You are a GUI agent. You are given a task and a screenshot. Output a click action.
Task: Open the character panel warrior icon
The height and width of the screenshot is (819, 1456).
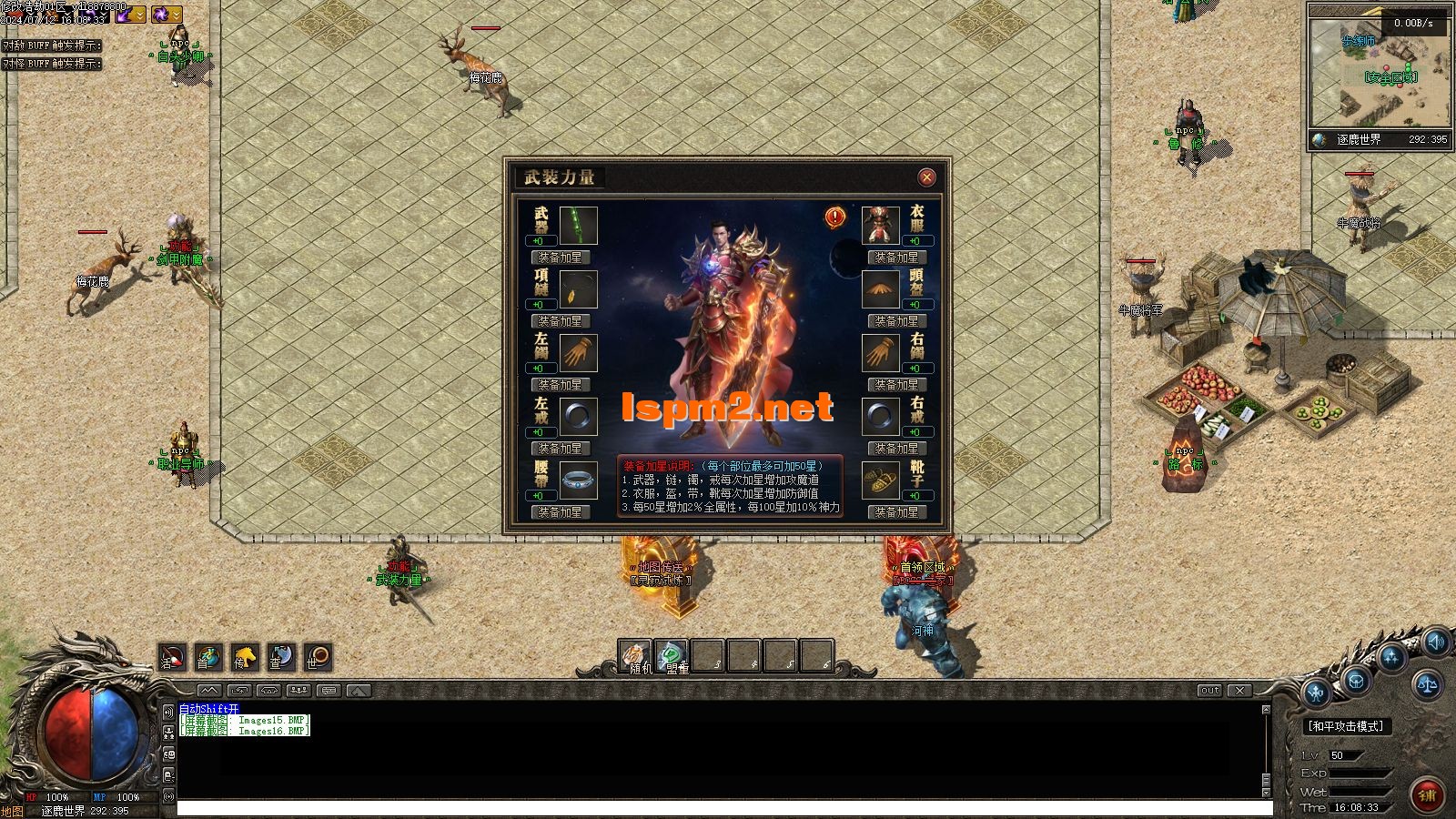coord(1318,693)
